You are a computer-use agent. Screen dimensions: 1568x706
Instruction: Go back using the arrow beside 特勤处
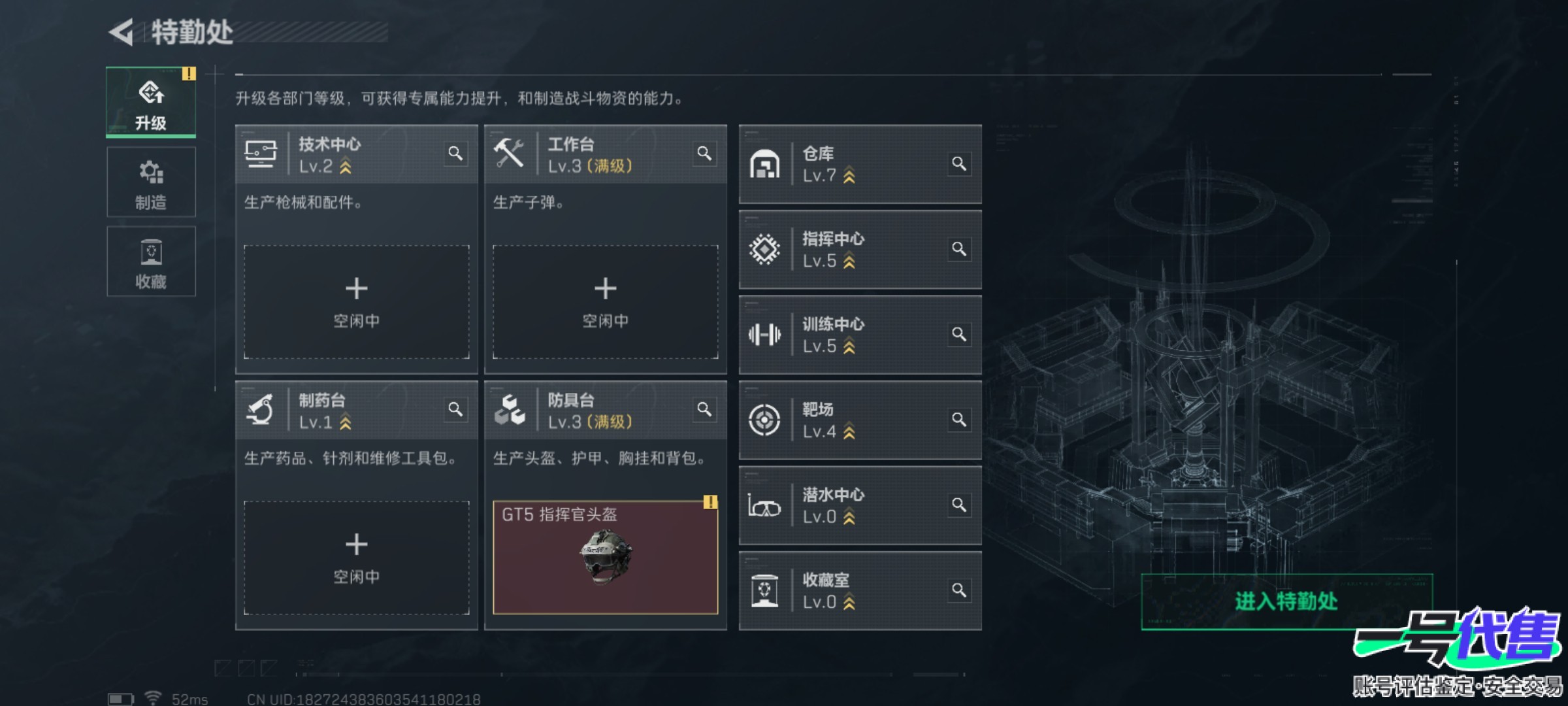[122, 32]
